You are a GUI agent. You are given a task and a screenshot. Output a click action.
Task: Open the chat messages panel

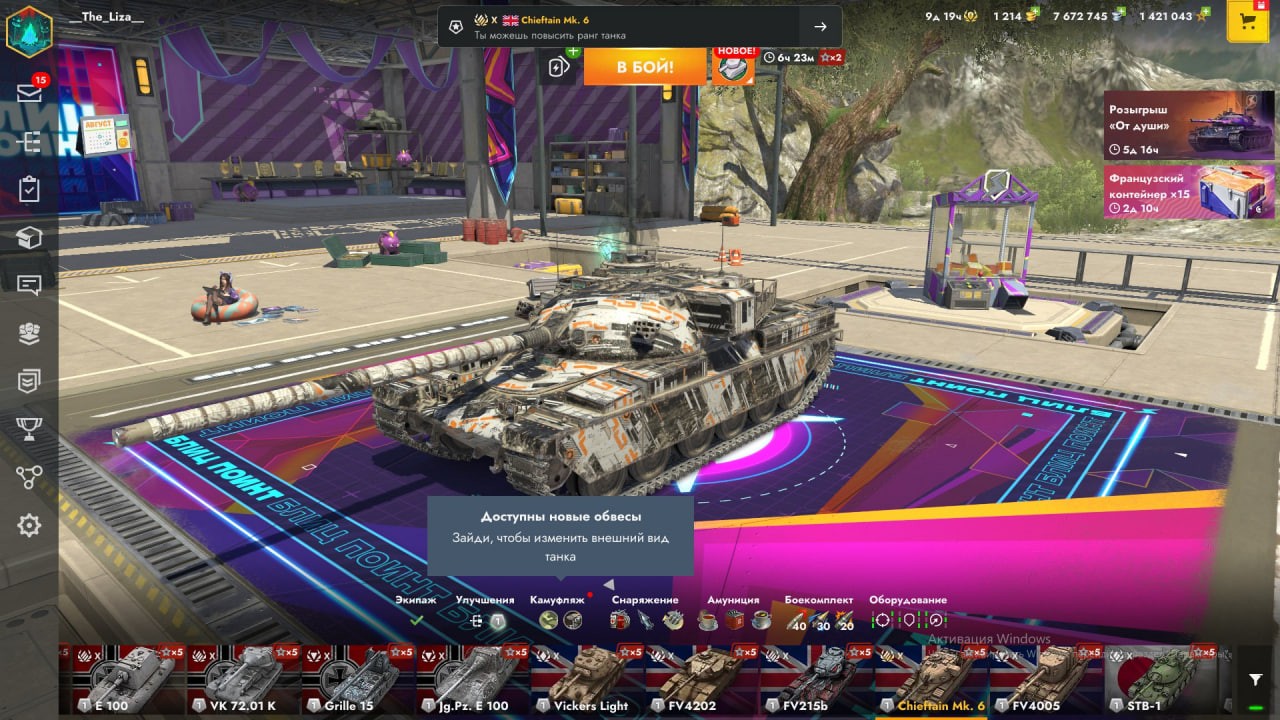pyautogui.click(x=29, y=286)
